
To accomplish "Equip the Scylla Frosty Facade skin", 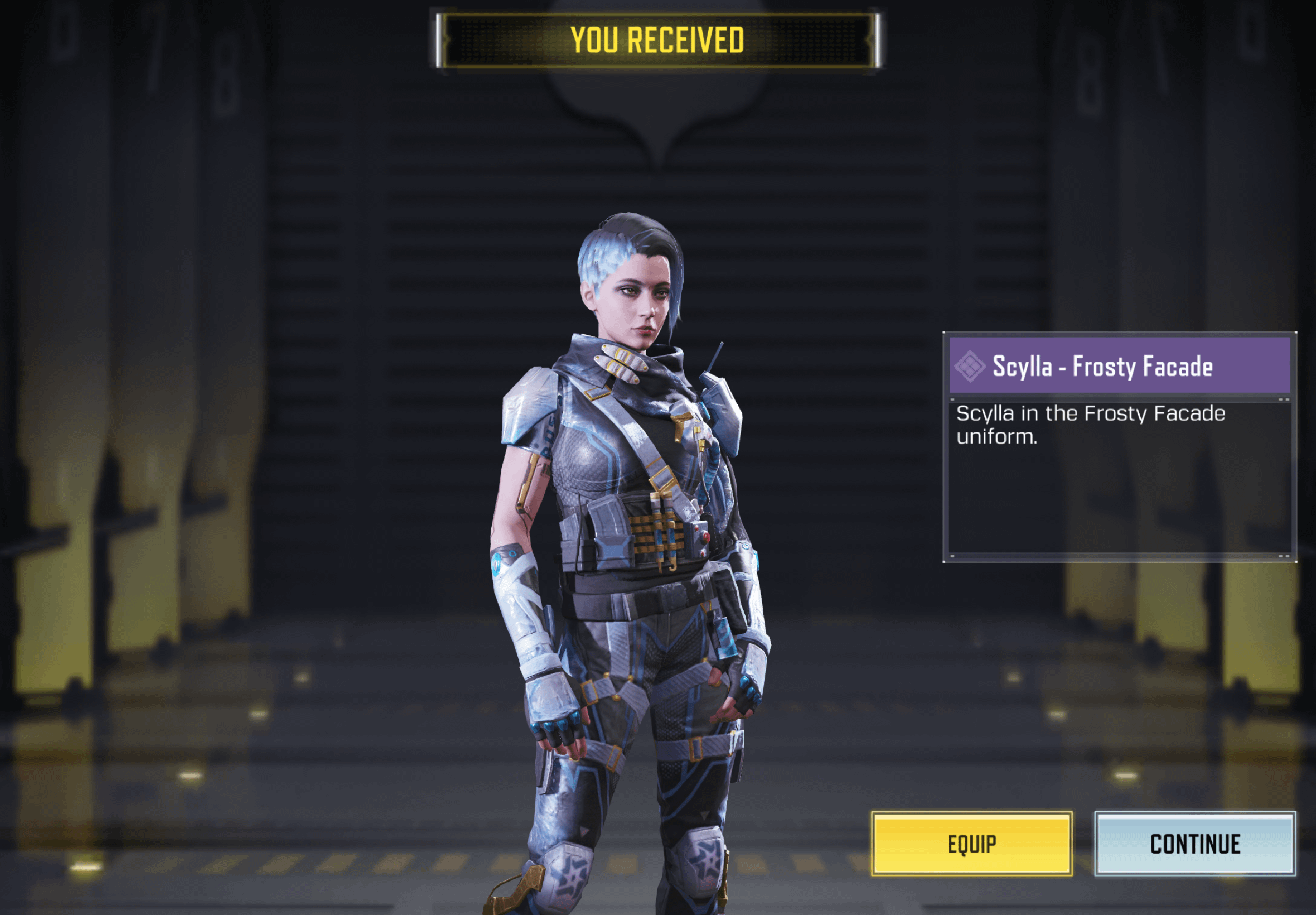I will pos(971,844).
